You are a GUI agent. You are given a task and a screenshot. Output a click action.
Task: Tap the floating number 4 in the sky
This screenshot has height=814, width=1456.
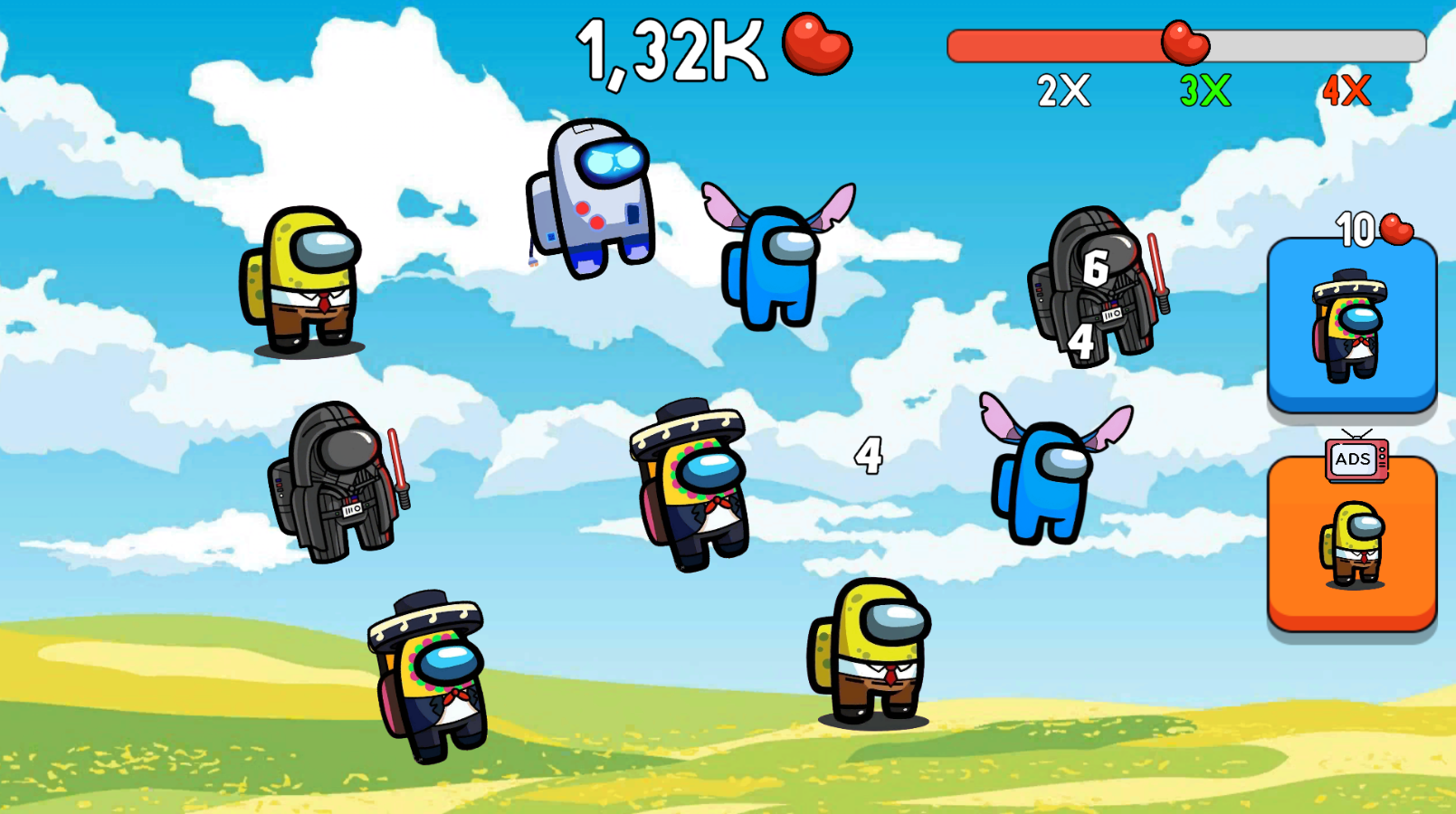tap(870, 454)
